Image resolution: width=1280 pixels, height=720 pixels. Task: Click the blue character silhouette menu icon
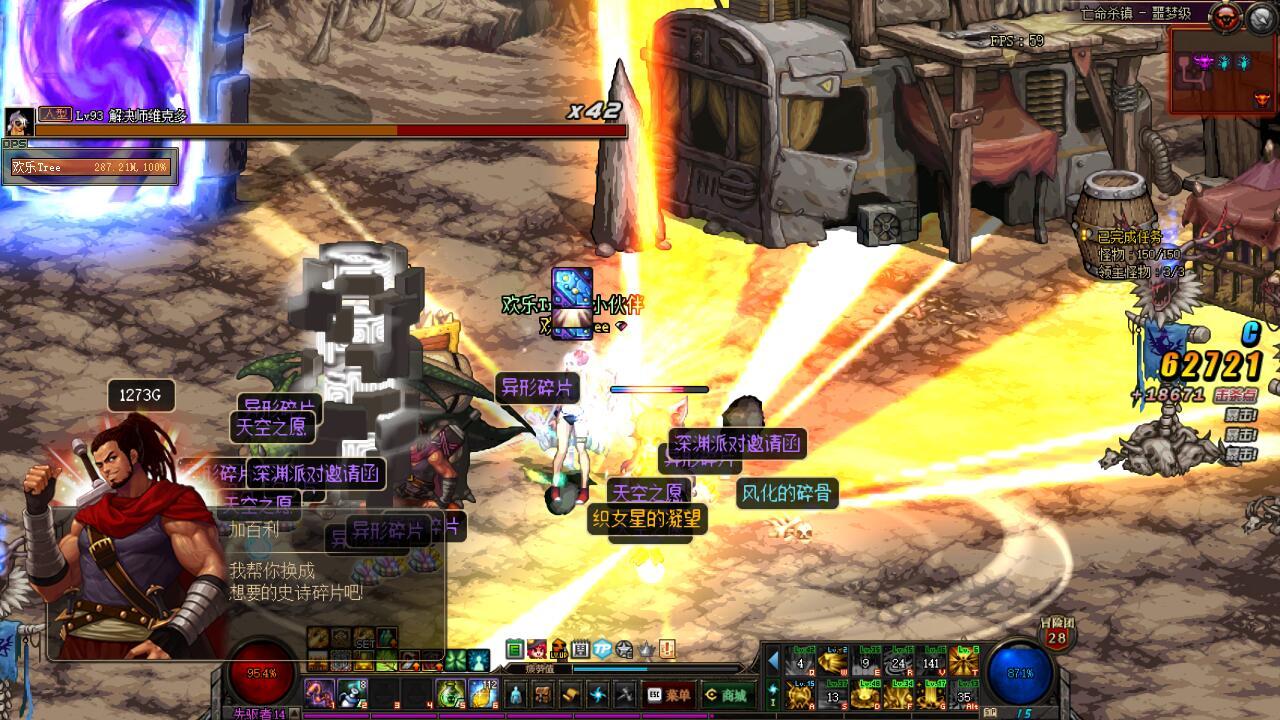[x=516, y=694]
